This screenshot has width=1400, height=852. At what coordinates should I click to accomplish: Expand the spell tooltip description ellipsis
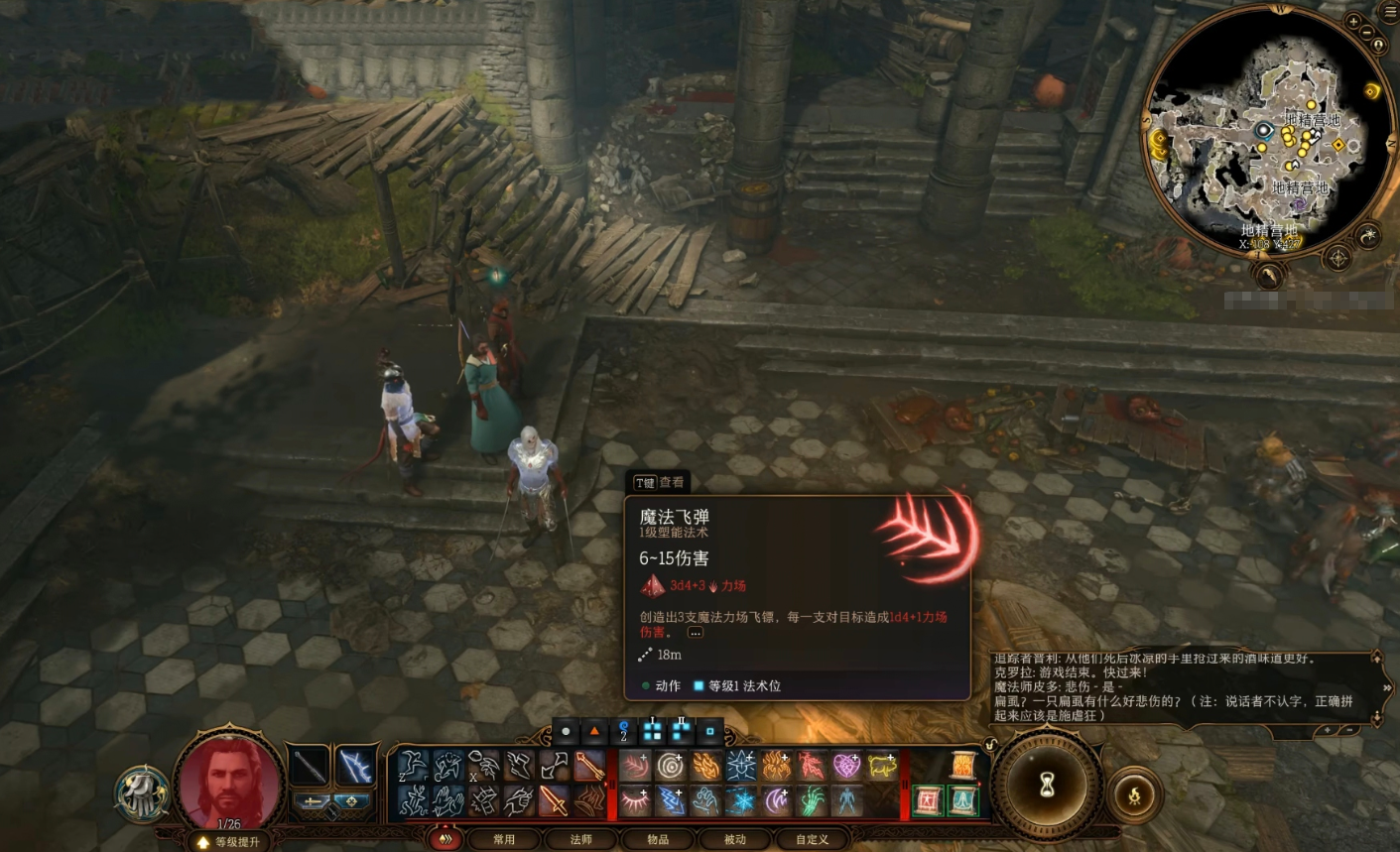696,632
